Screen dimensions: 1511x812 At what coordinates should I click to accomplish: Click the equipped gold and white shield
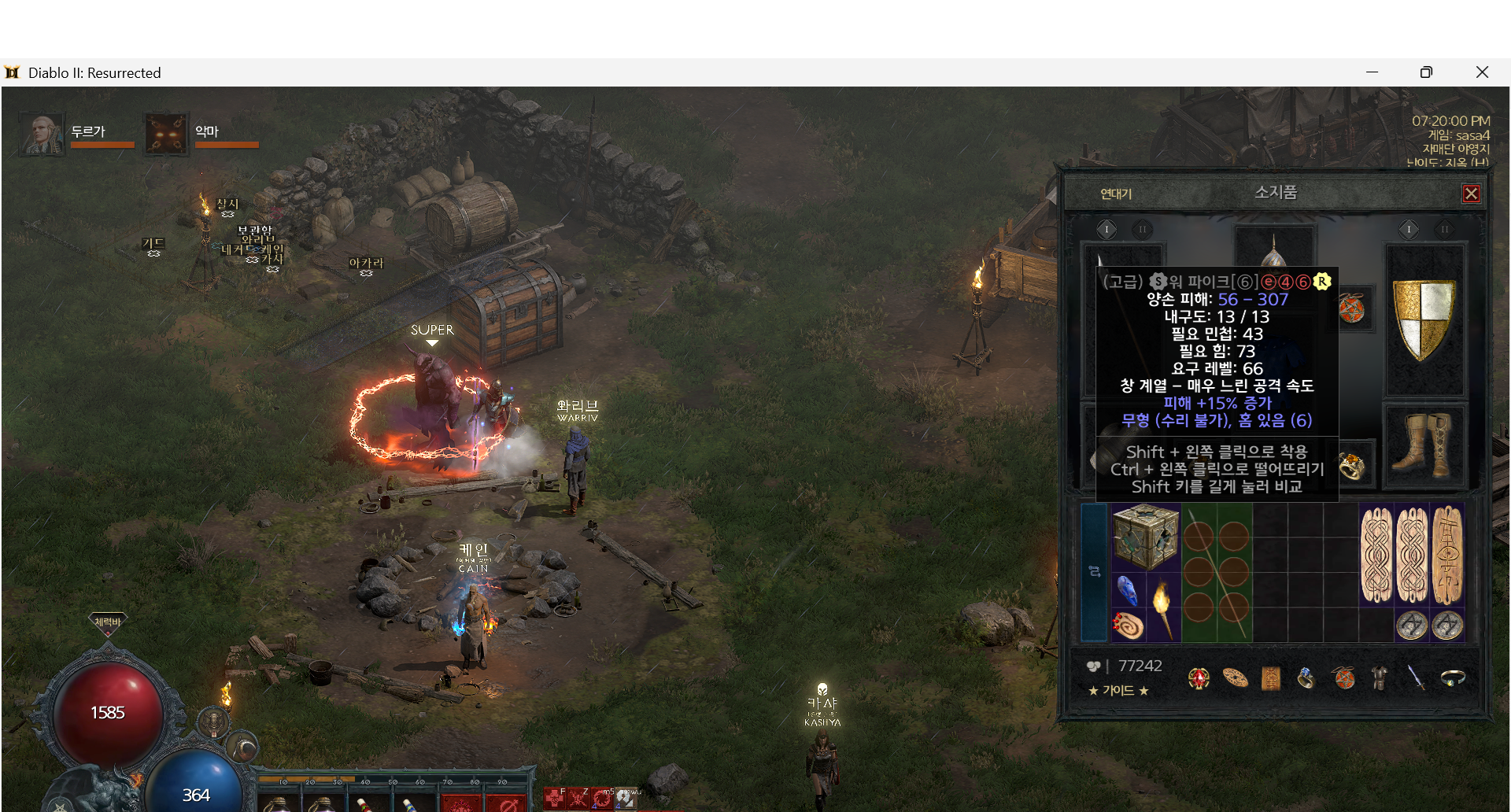click(1424, 320)
